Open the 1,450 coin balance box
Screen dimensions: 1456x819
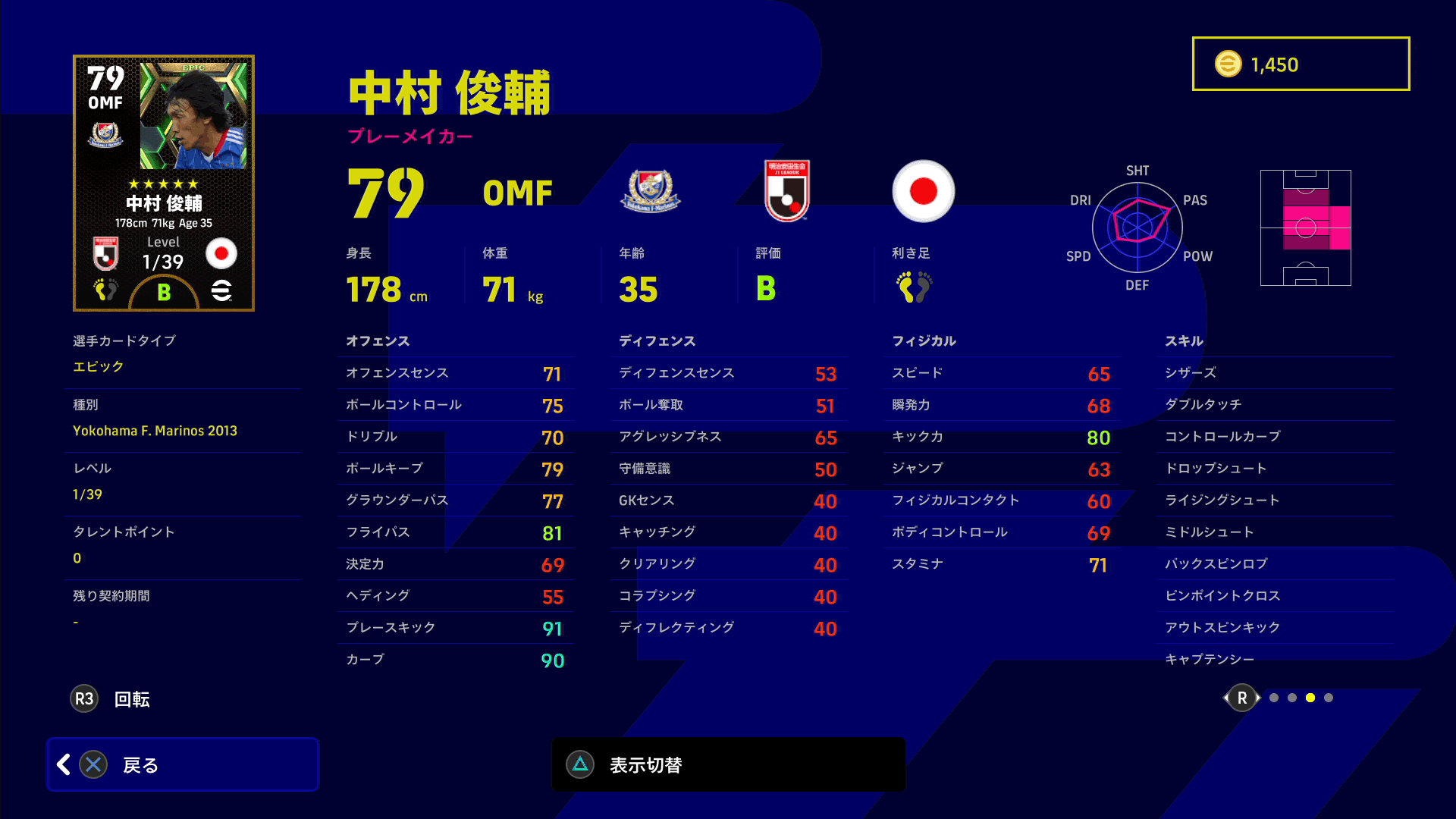pyautogui.click(x=1301, y=64)
